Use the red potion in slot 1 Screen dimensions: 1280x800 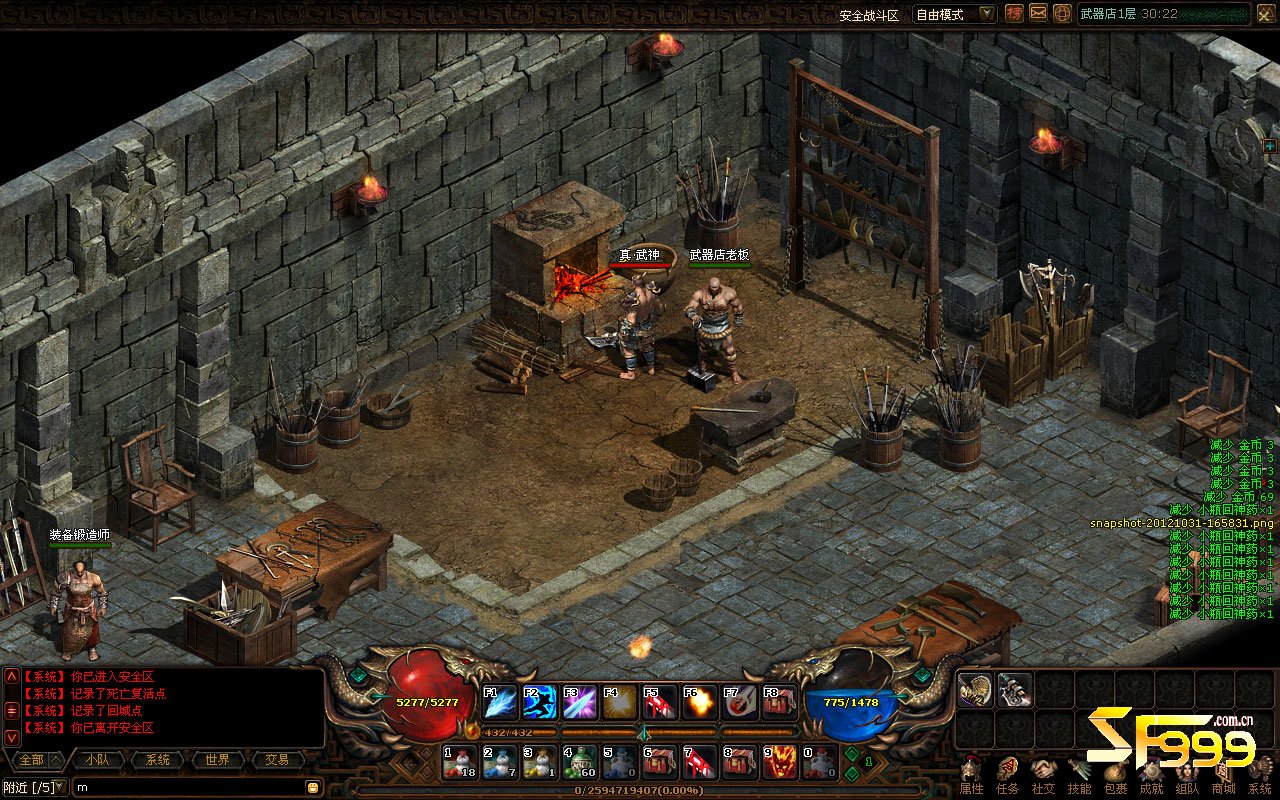click(460, 762)
